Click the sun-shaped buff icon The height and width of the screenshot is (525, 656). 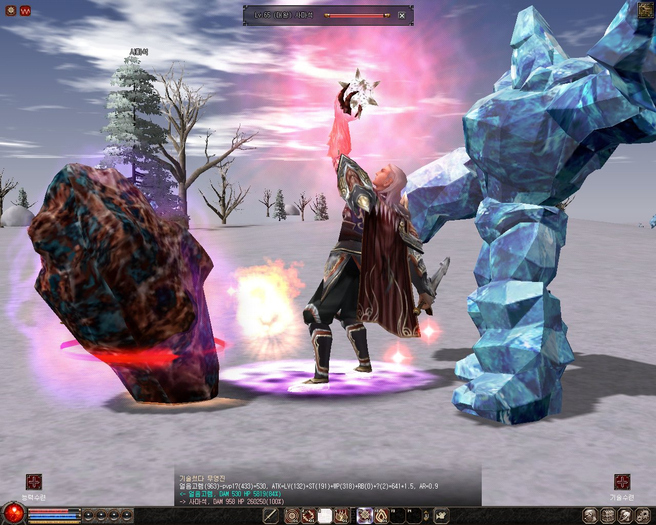tap(10, 11)
